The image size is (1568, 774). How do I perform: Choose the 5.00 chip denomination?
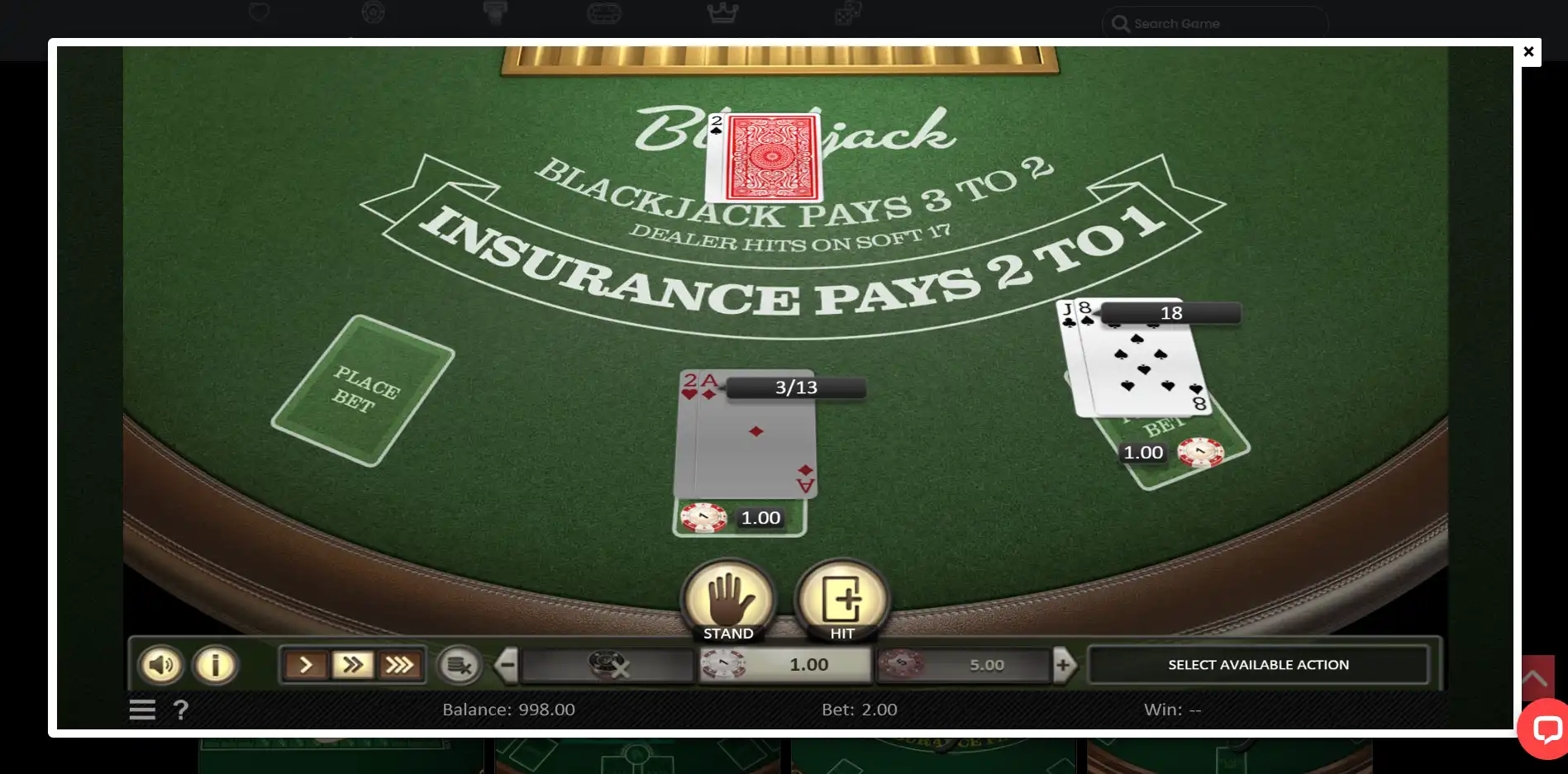click(x=963, y=665)
